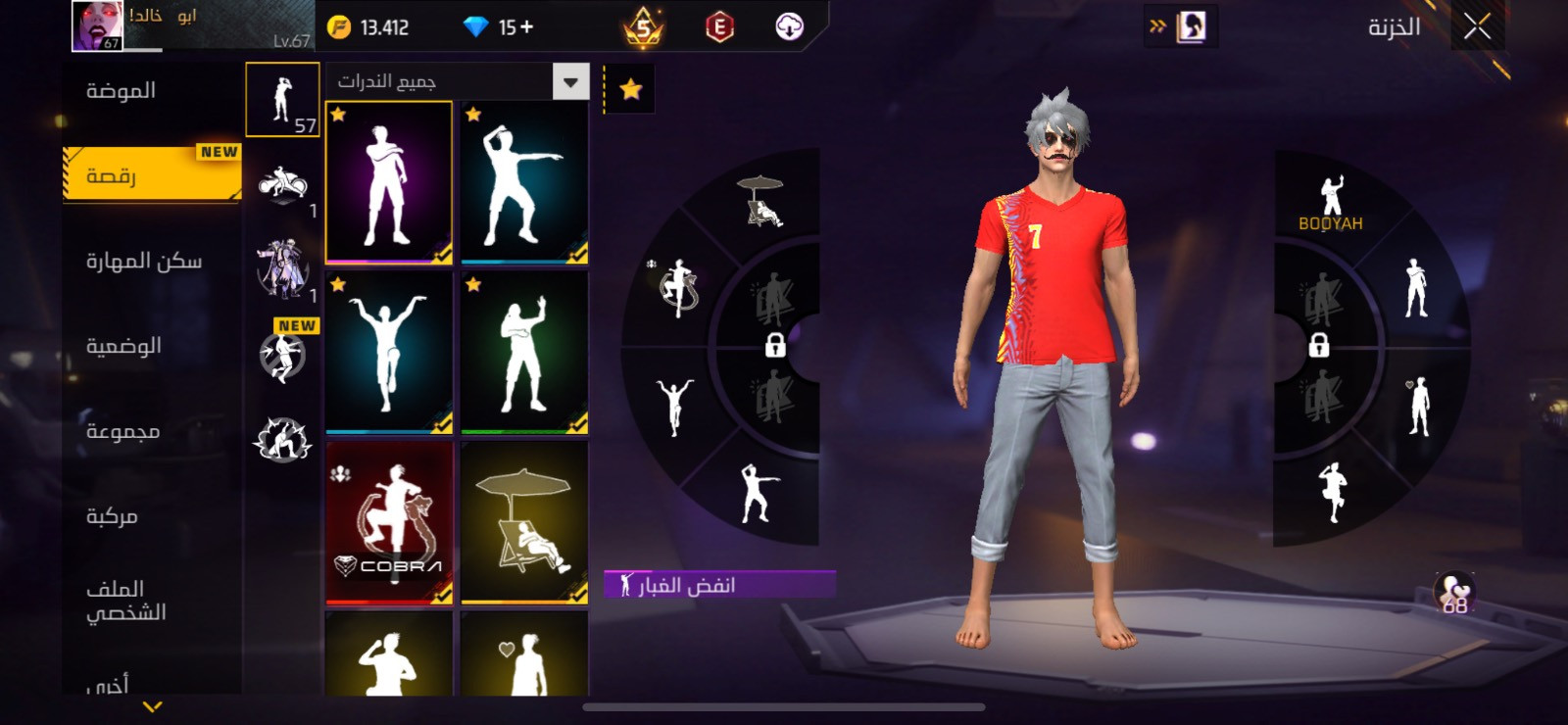Viewport: 1568px width, 725px height.
Task: Open the الموضة fashion category
Action: pyautogui.click(x=121, y=91)
